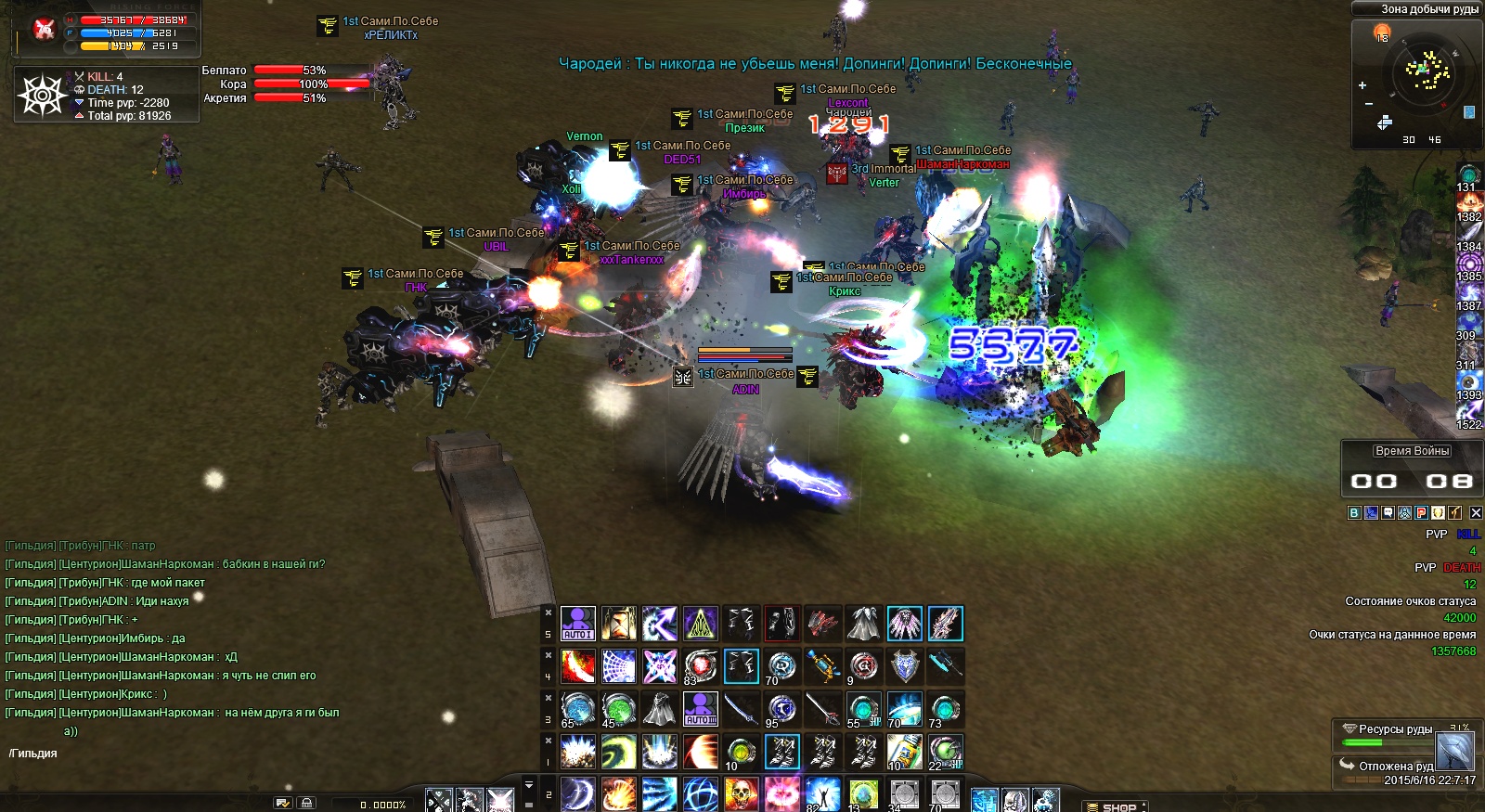Open the SHOP button
This screenshot has height=812, width=1485.
coord(1117,806)
